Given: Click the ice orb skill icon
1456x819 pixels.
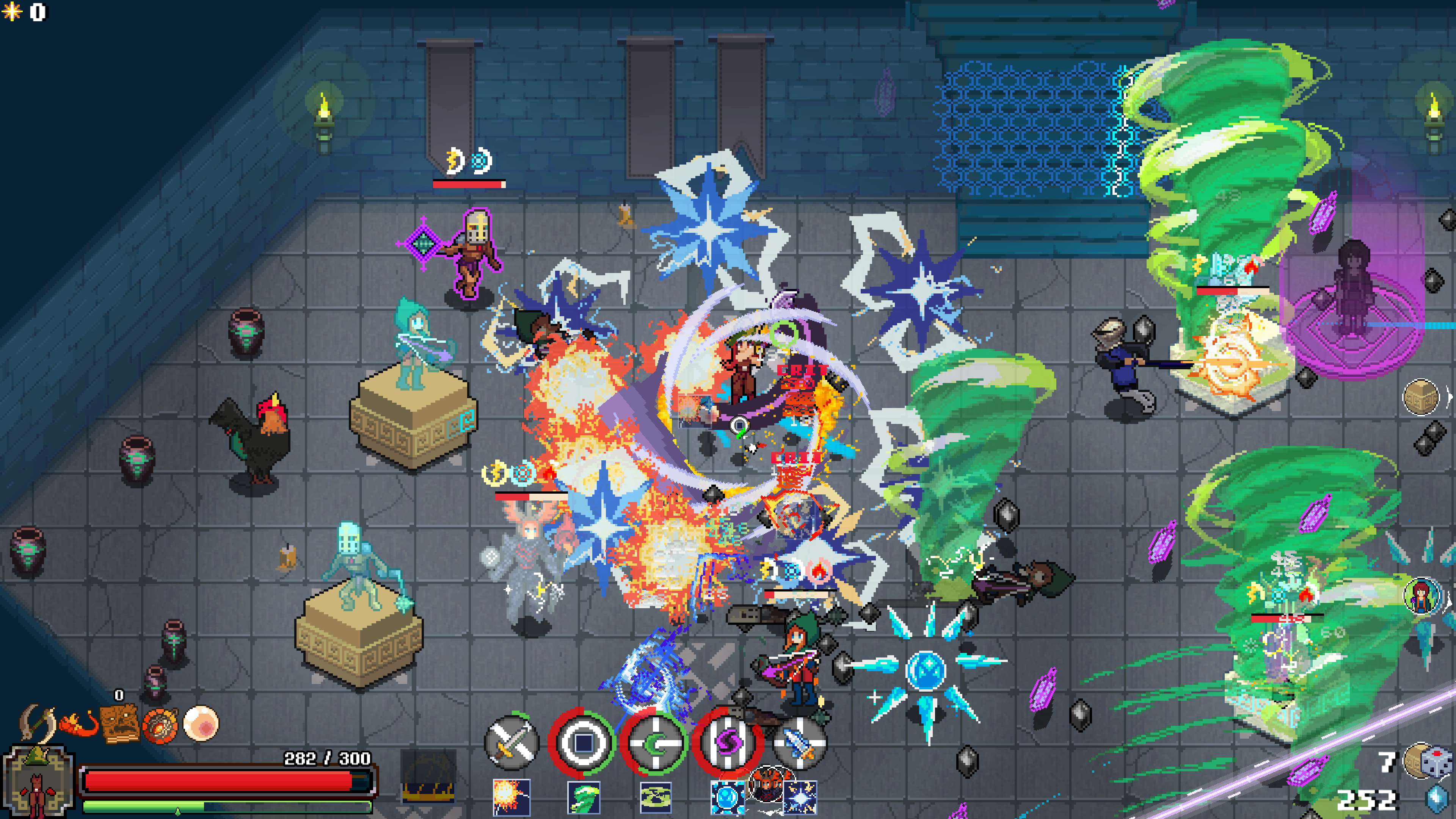Looking at the screenshot, I should point(728,798).
